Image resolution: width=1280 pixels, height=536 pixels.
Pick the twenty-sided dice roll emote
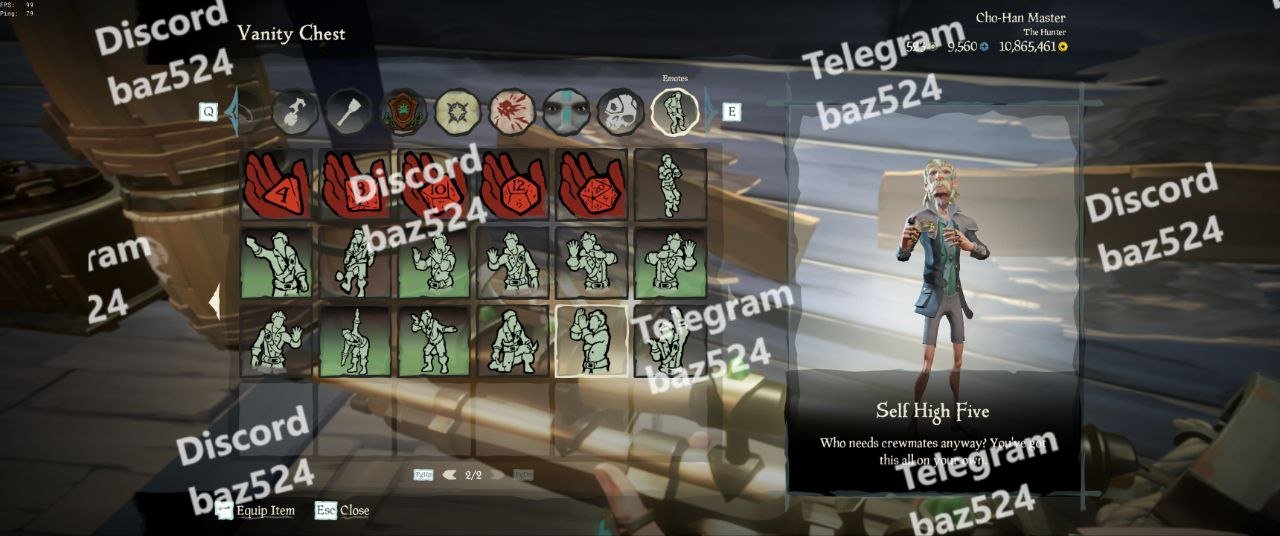pos(591,184)
